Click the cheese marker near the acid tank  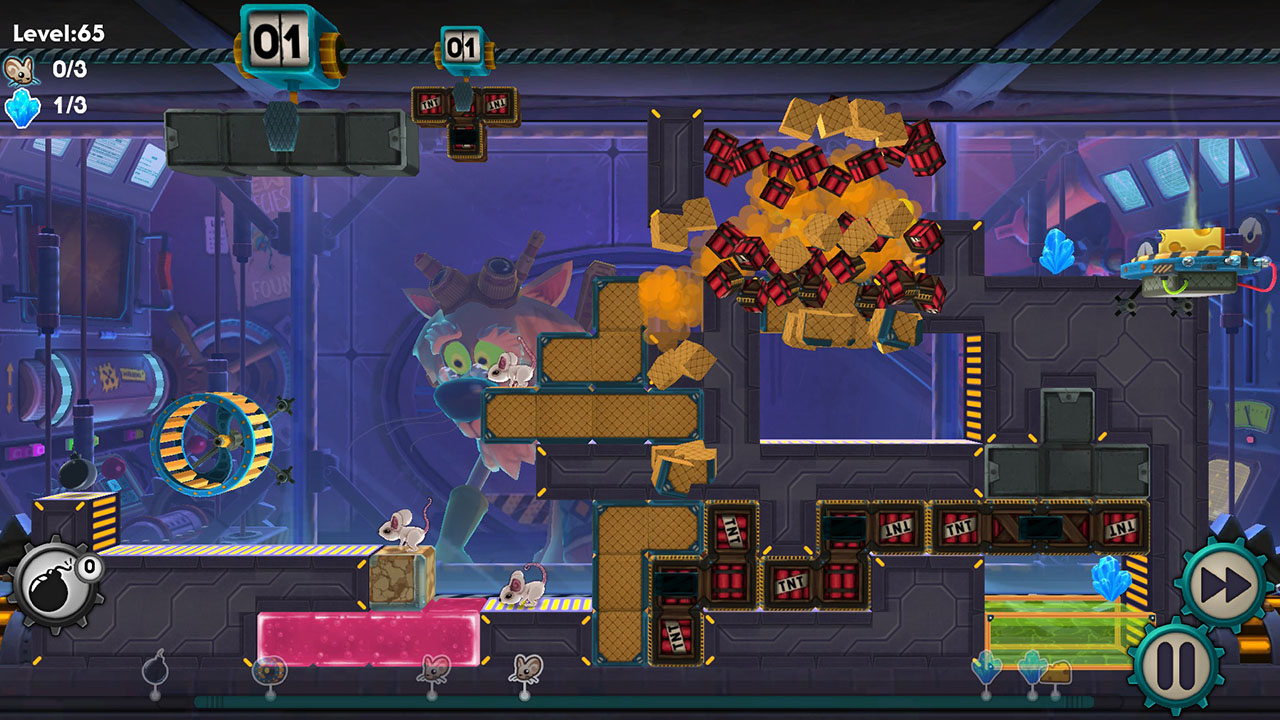[x=1056, y=672]
